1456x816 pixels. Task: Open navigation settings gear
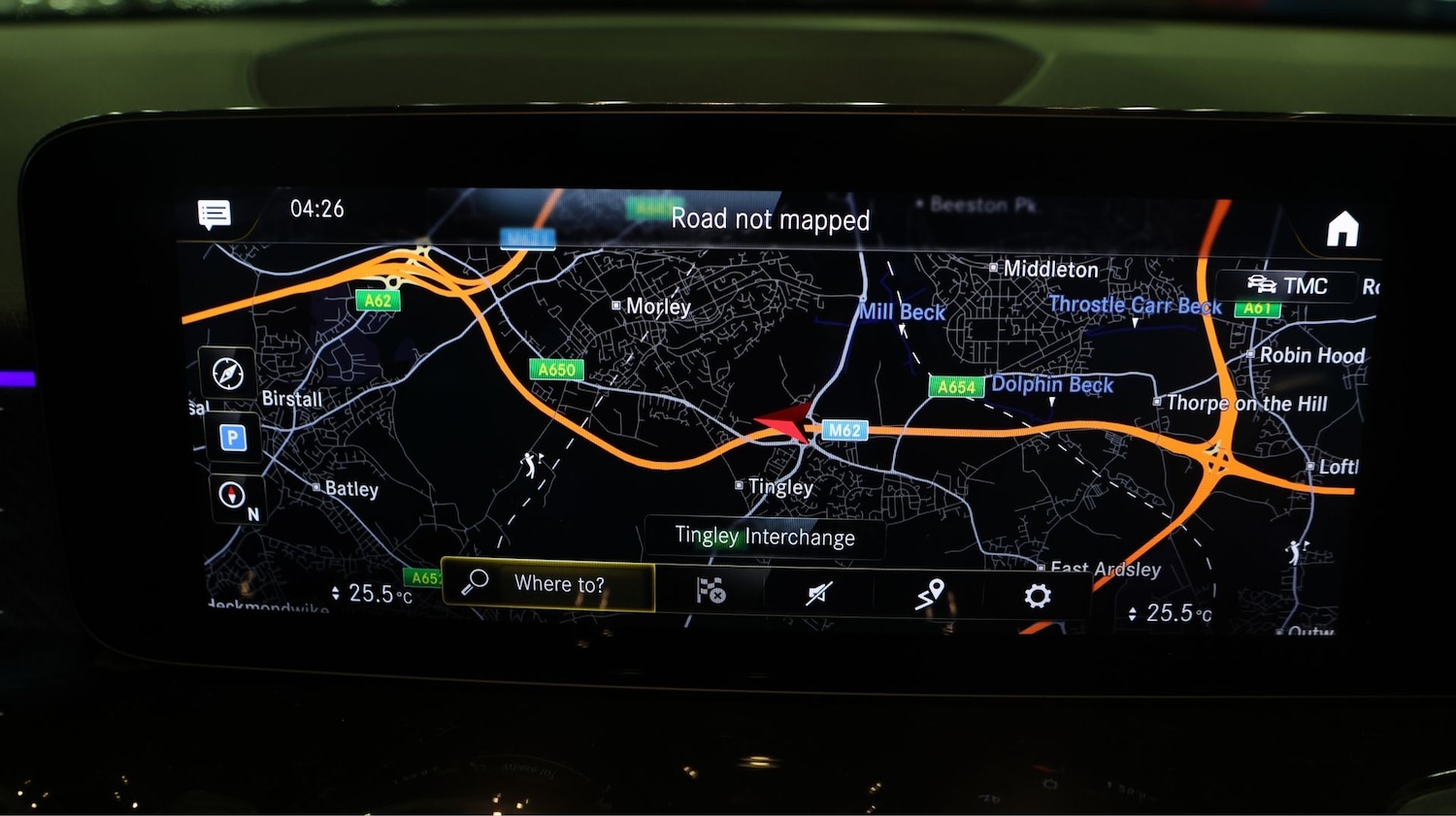point(1037,595)
